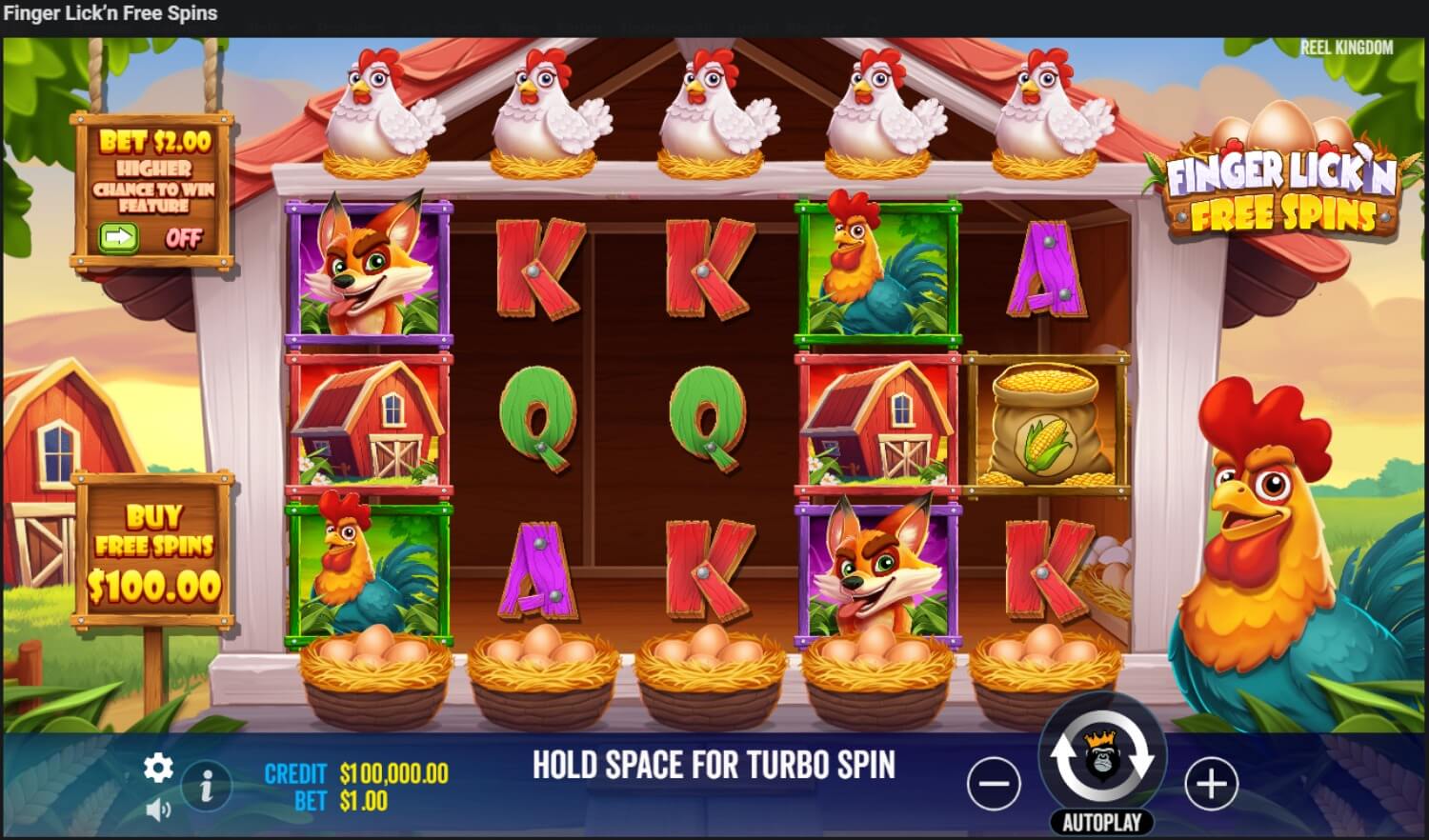Click Buy Free Spins for $100.00
1429x840 pixels.
coord(157,548)
